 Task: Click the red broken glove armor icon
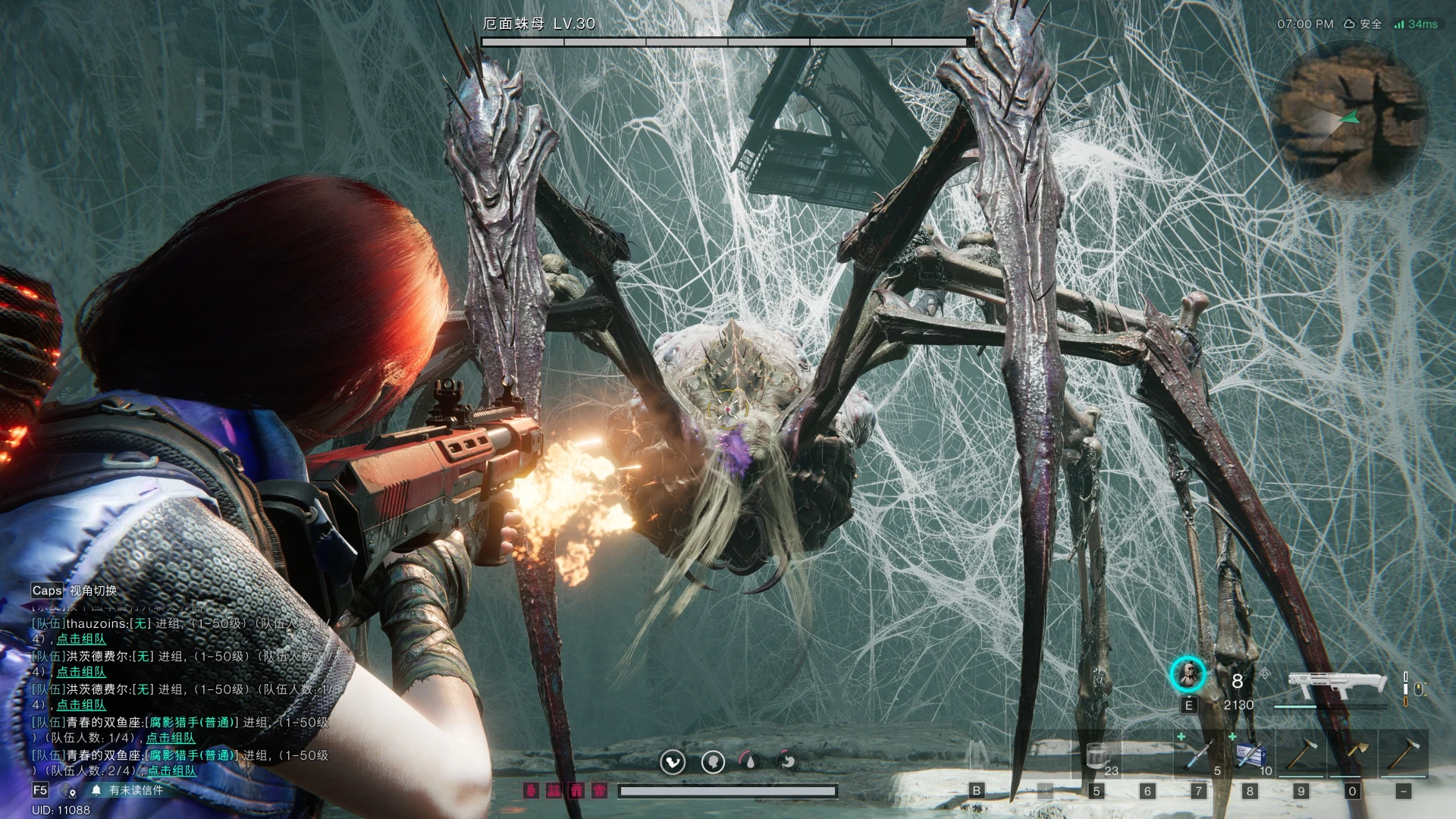point(532,791)
